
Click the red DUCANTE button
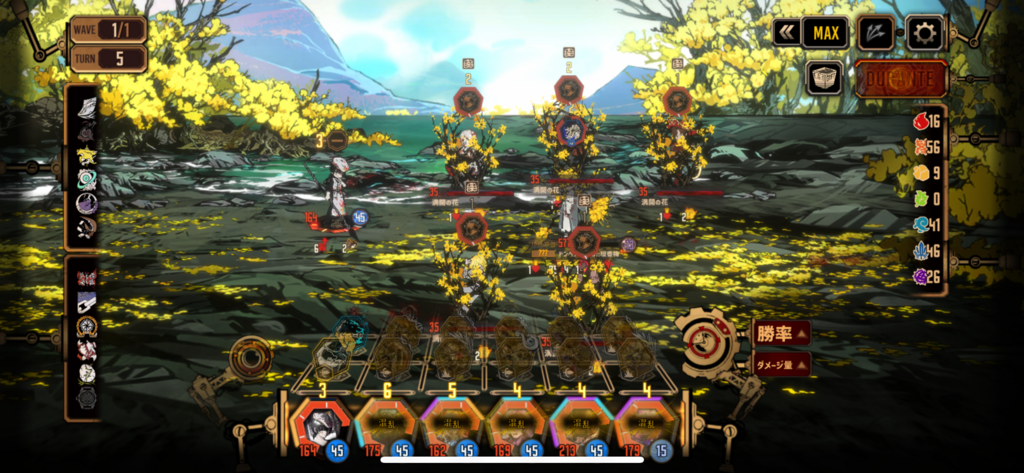(900, 78)
